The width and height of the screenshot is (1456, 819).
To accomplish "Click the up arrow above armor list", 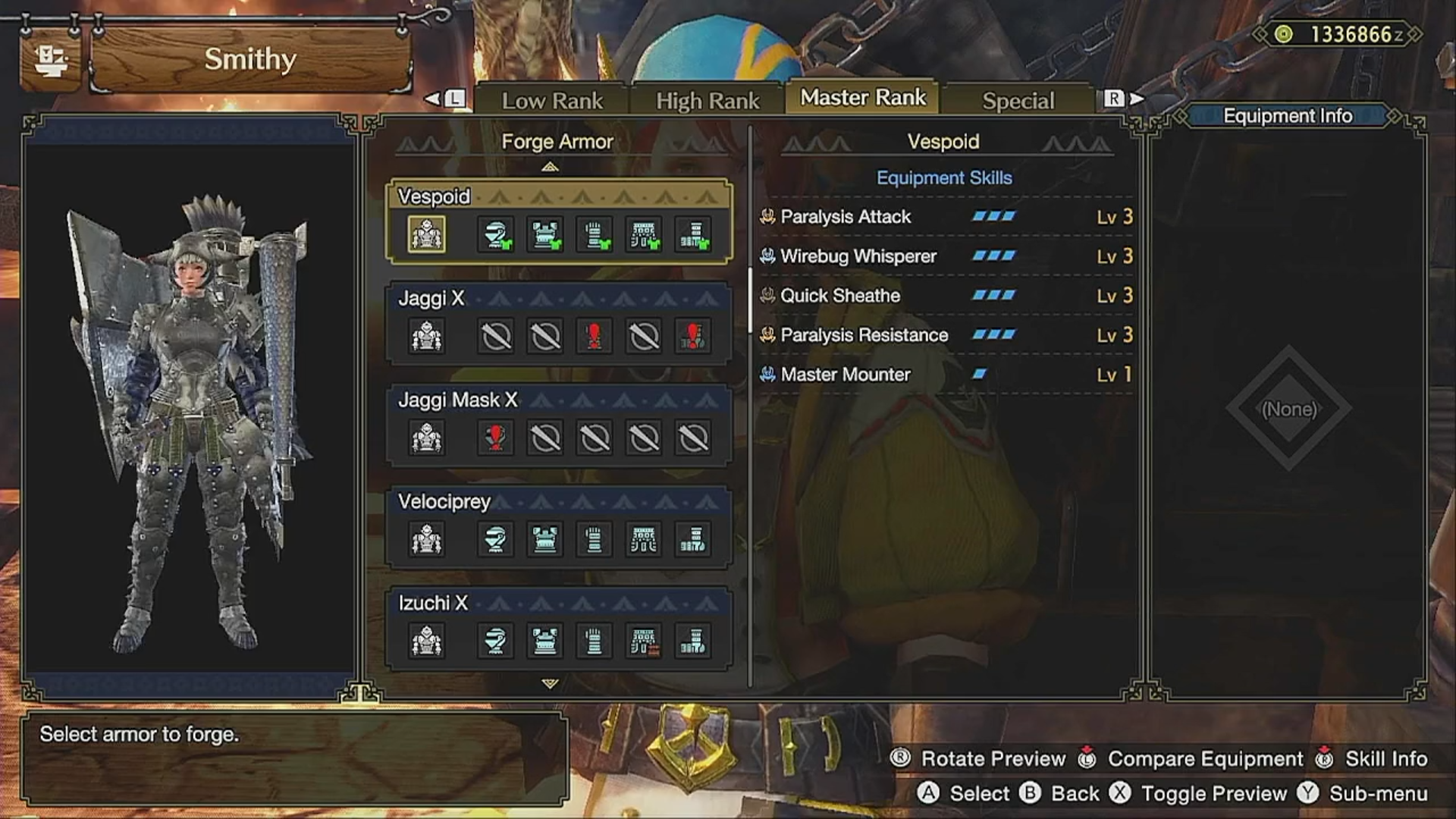I will click(550, 167).
